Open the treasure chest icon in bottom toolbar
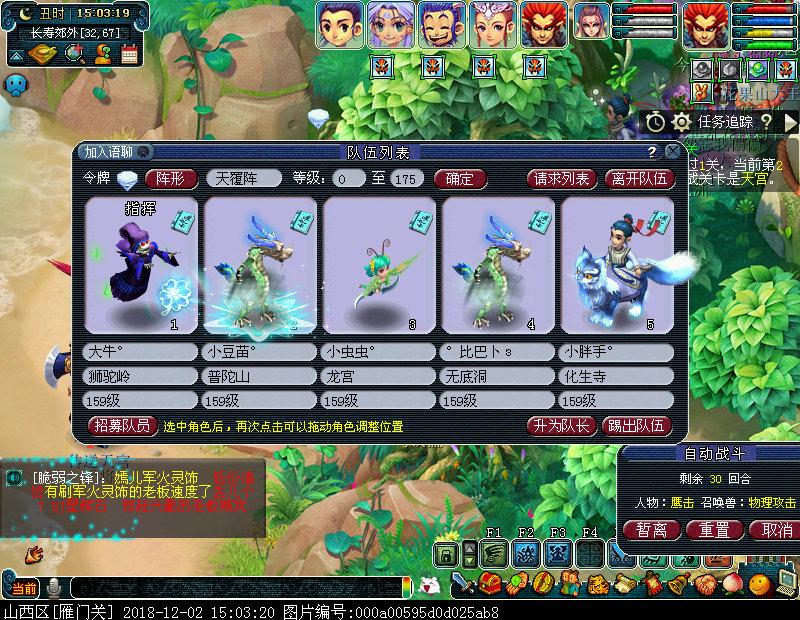800x620 pixels. [x=491, y=582]
